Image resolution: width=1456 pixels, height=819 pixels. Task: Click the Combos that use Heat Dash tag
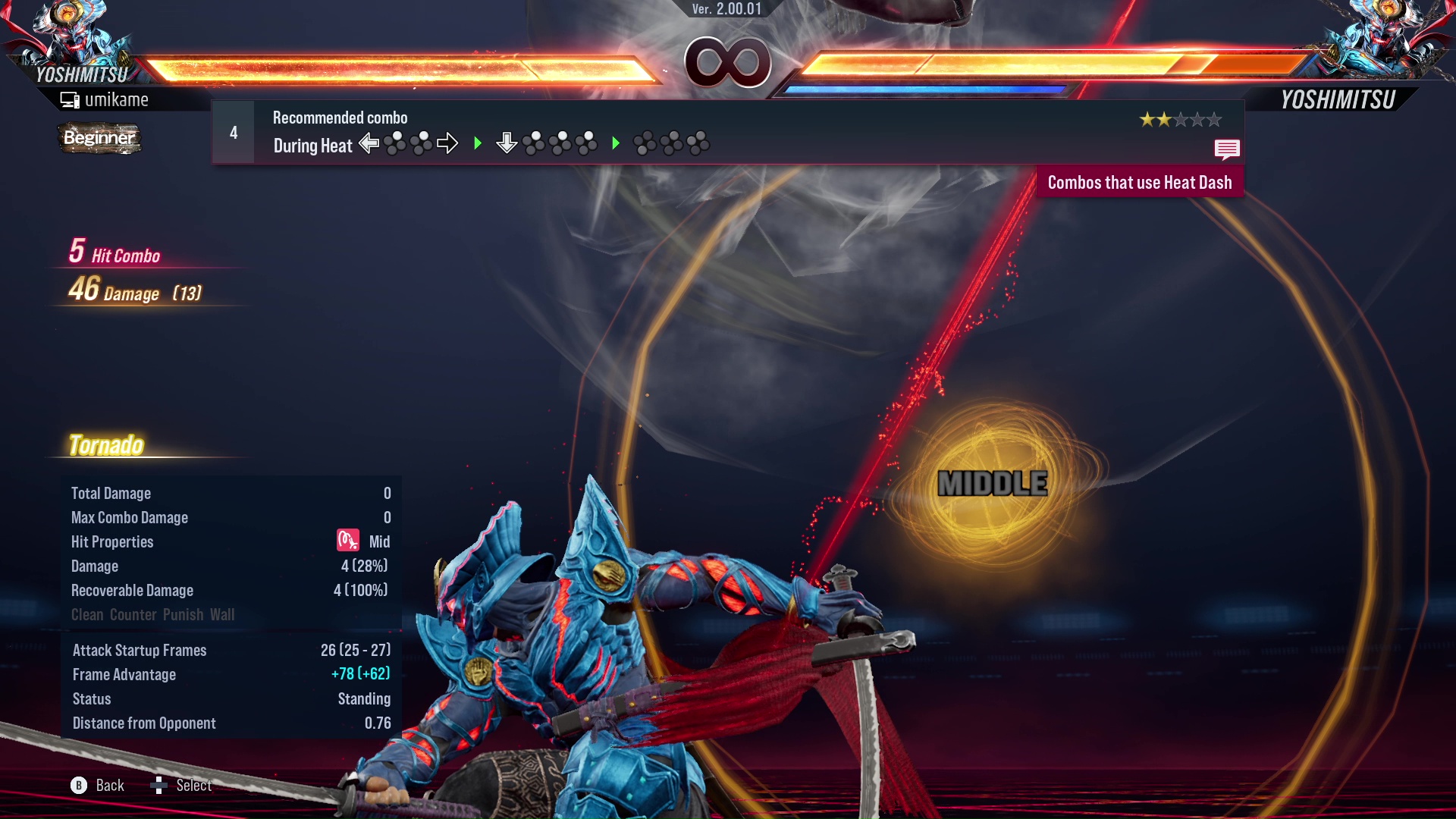coord(1139,183)
